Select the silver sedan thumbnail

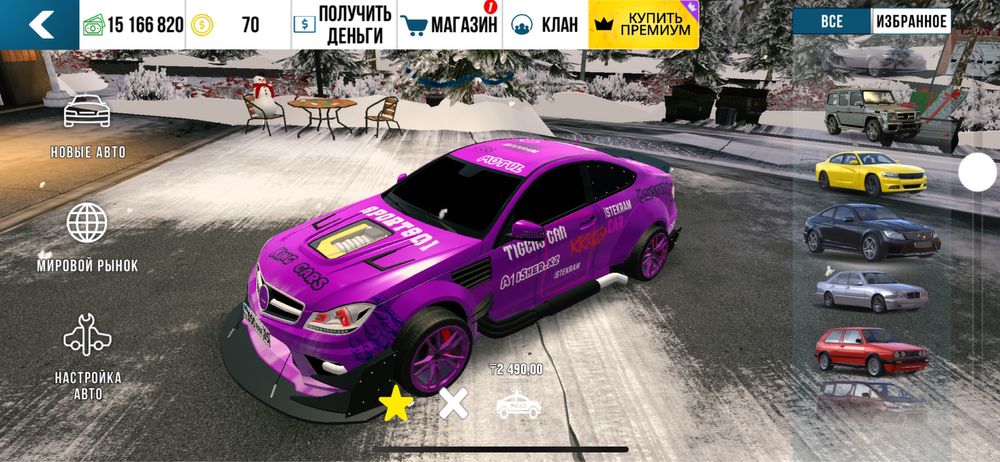pos(871,291)
